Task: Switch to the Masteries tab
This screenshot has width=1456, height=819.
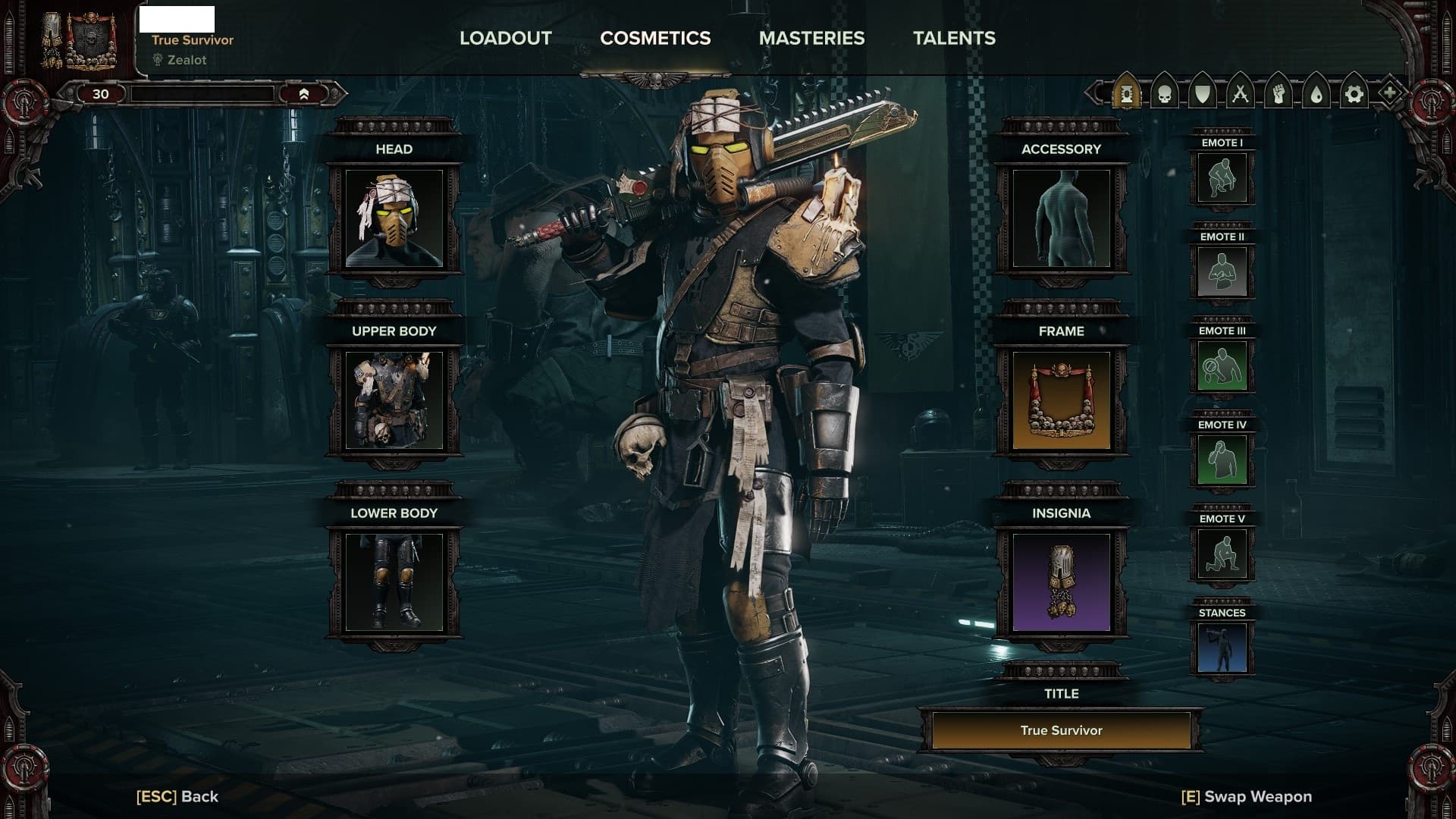Action: pos(811,38)
